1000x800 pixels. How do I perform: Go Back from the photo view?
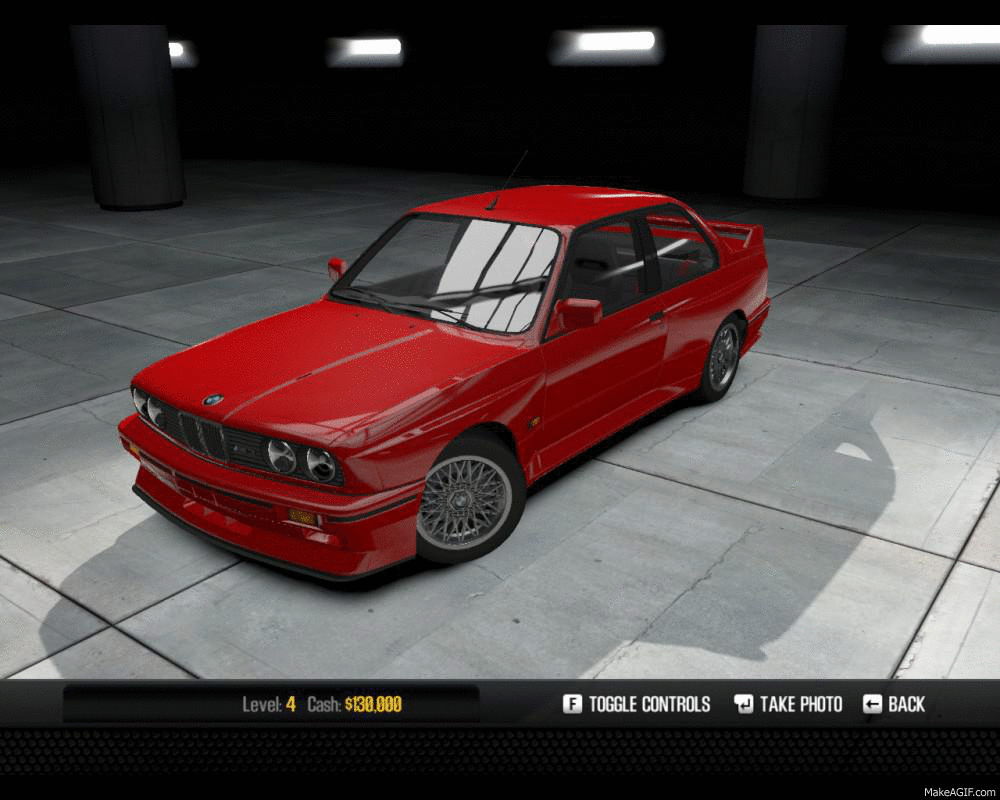[894, 704]
